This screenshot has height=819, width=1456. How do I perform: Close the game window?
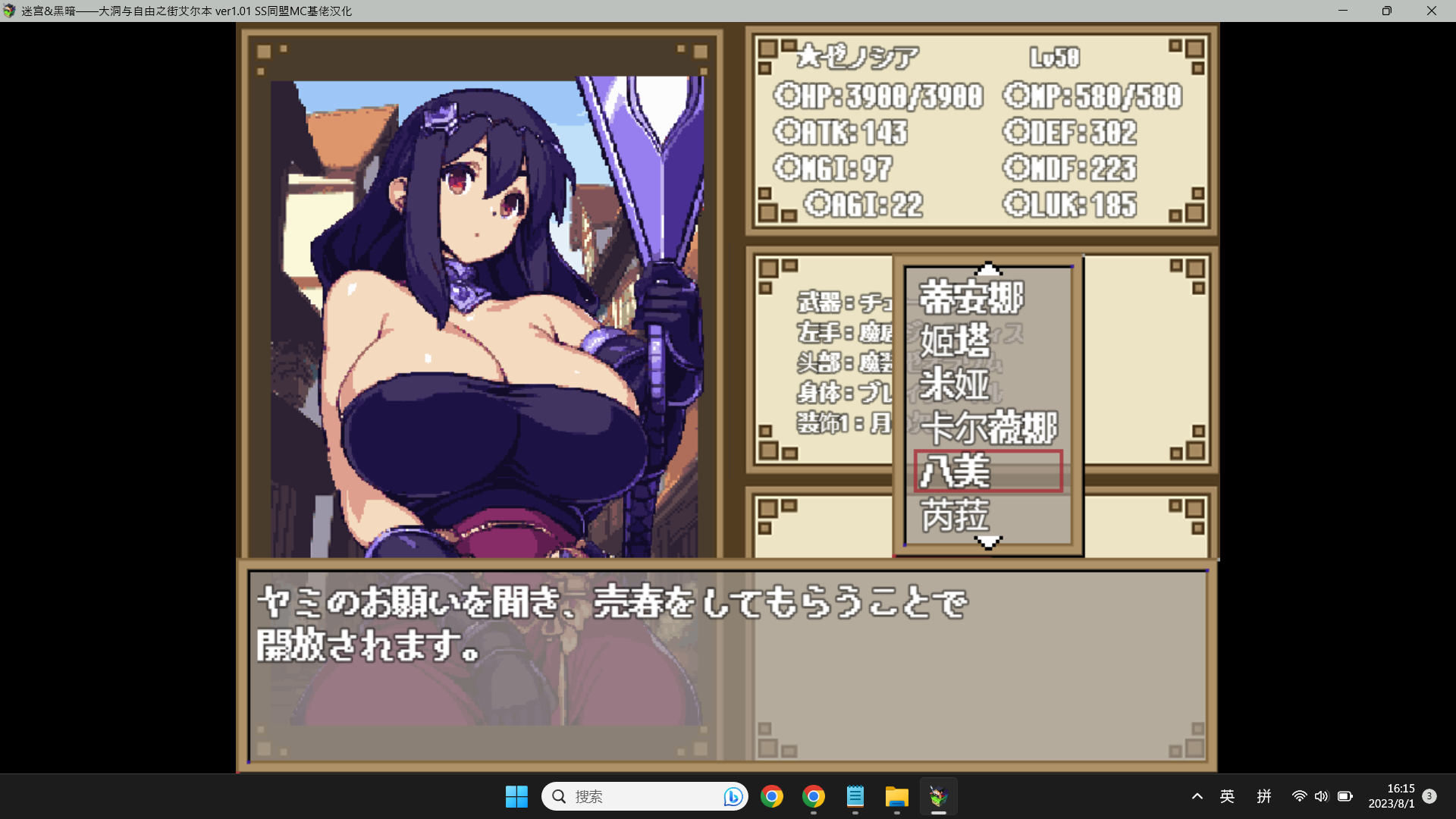pyautogui.click(x=1431, y=11)
